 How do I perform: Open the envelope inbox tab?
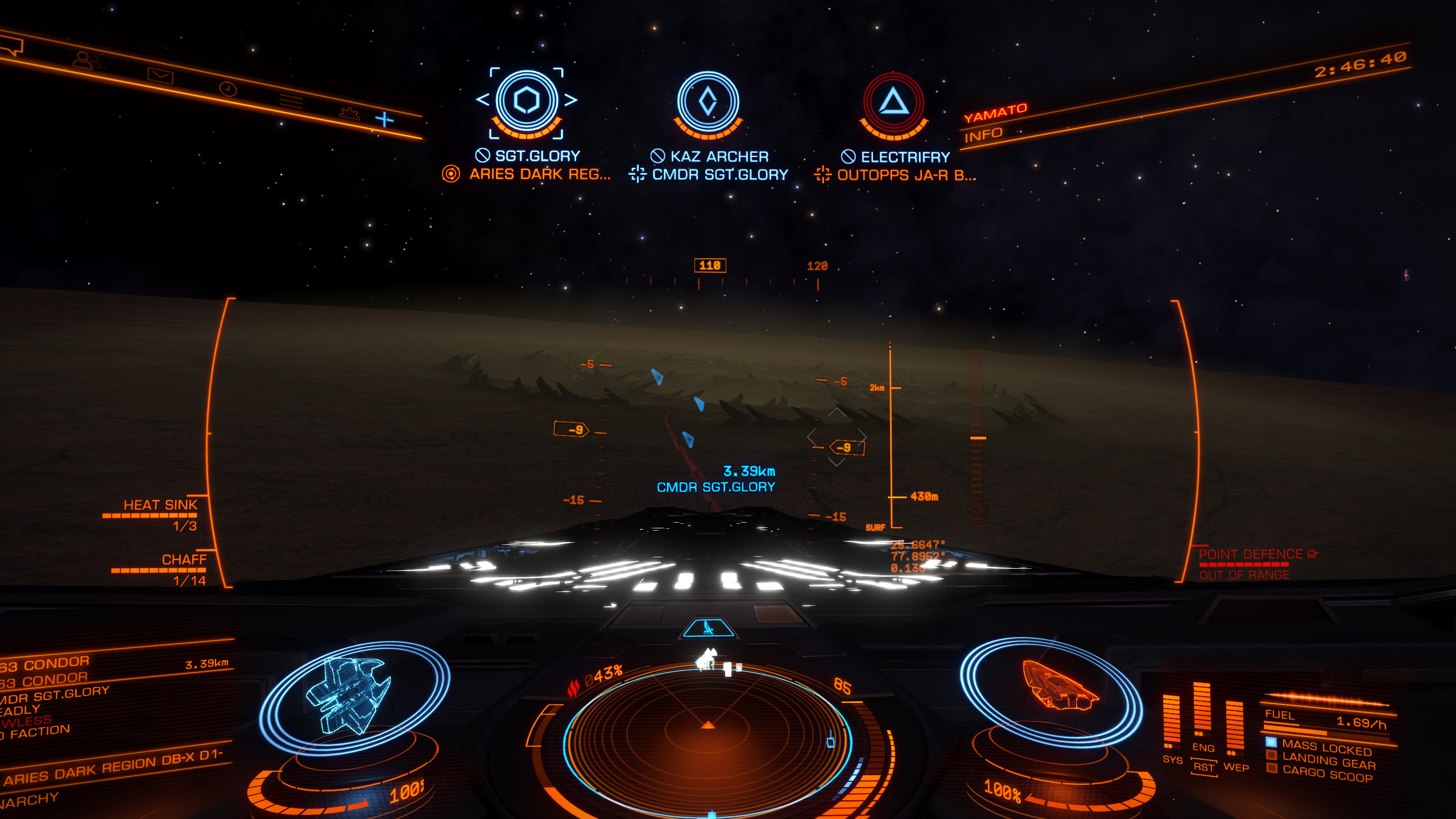point(160,75)
